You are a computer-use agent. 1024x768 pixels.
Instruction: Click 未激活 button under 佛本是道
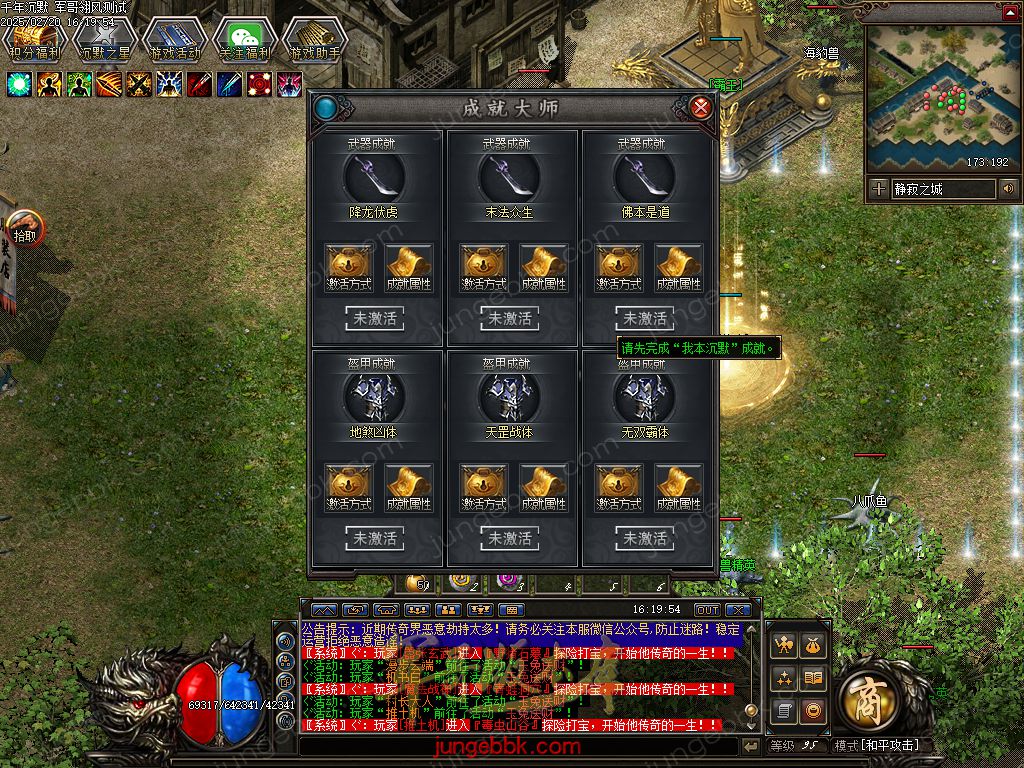645,319
